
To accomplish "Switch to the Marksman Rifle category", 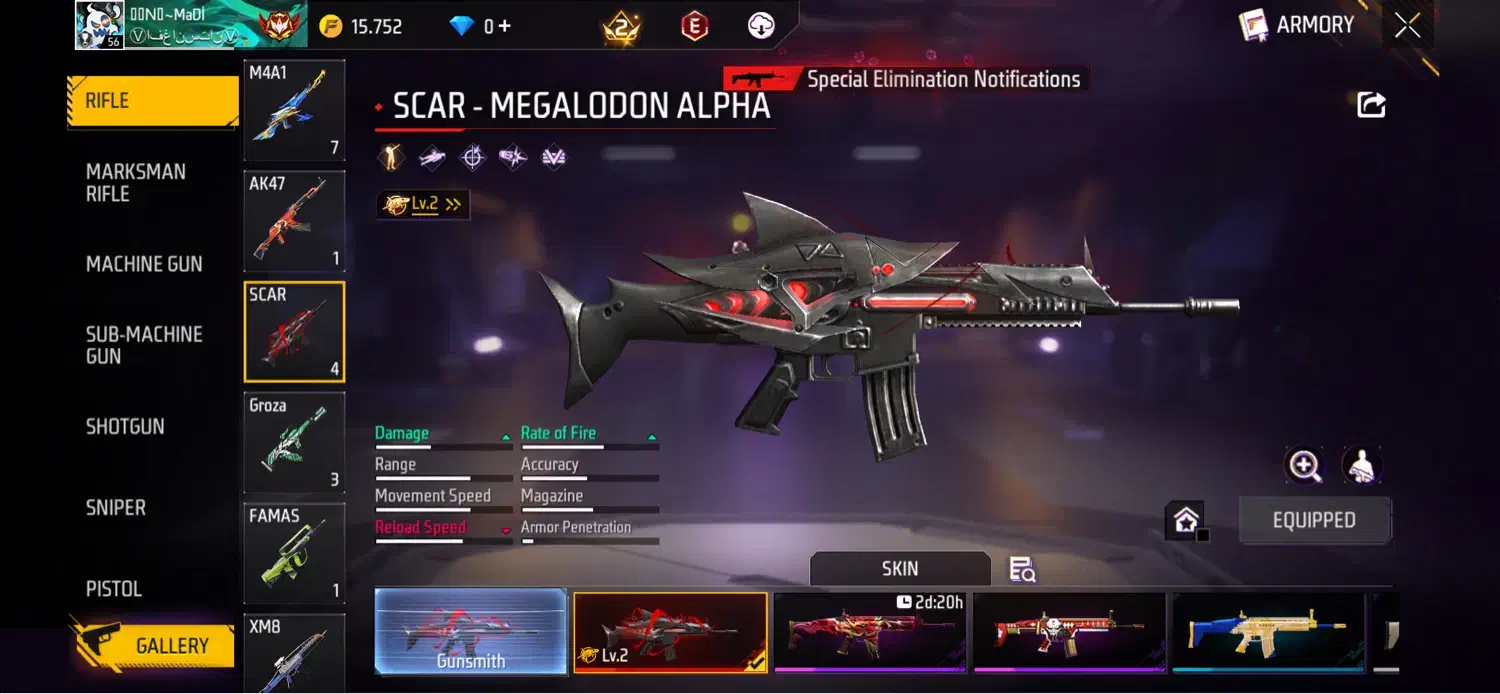I will [136, 183].
